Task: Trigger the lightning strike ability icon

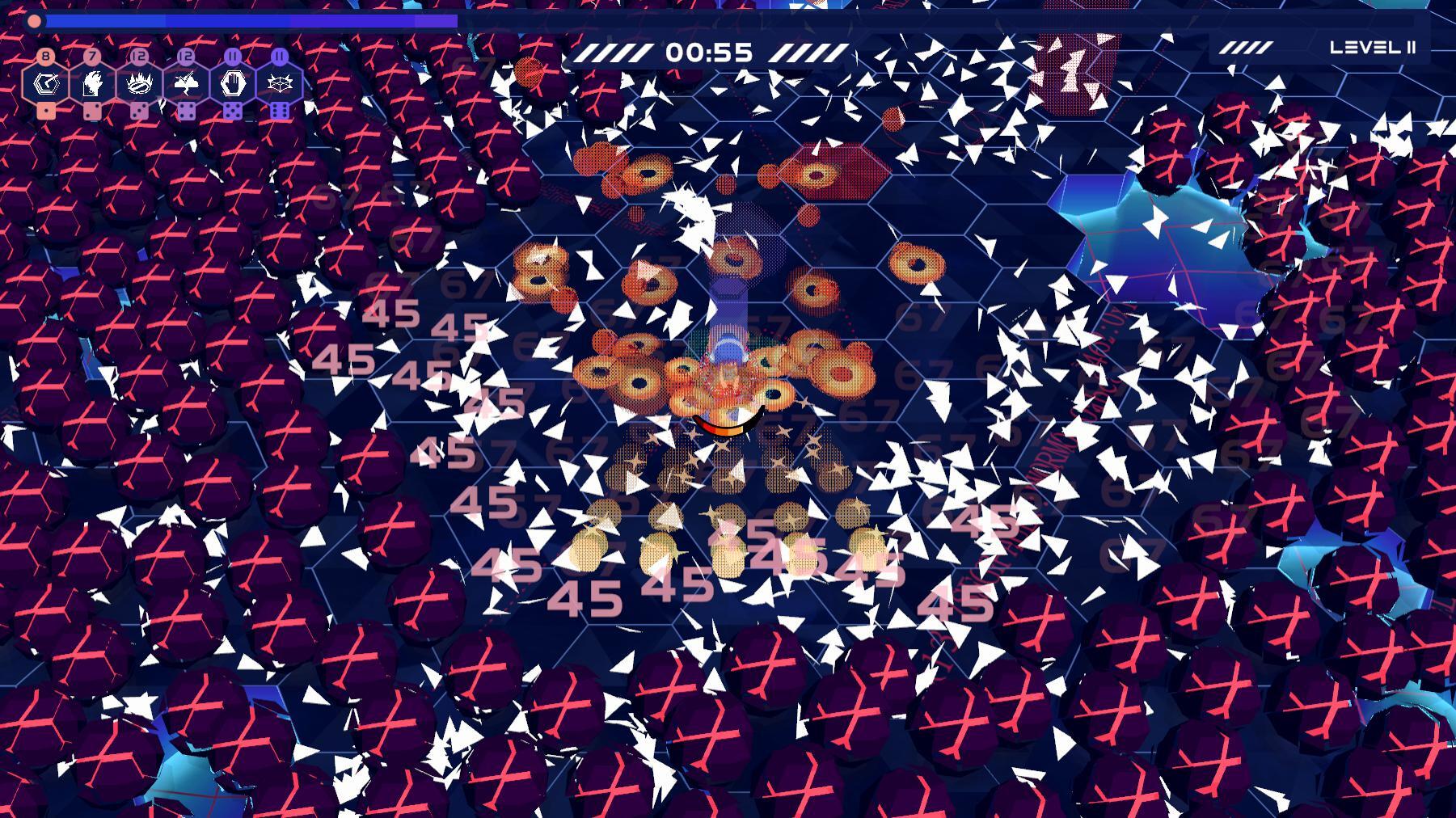Action: pyautogui.click(x=185, y=82)
